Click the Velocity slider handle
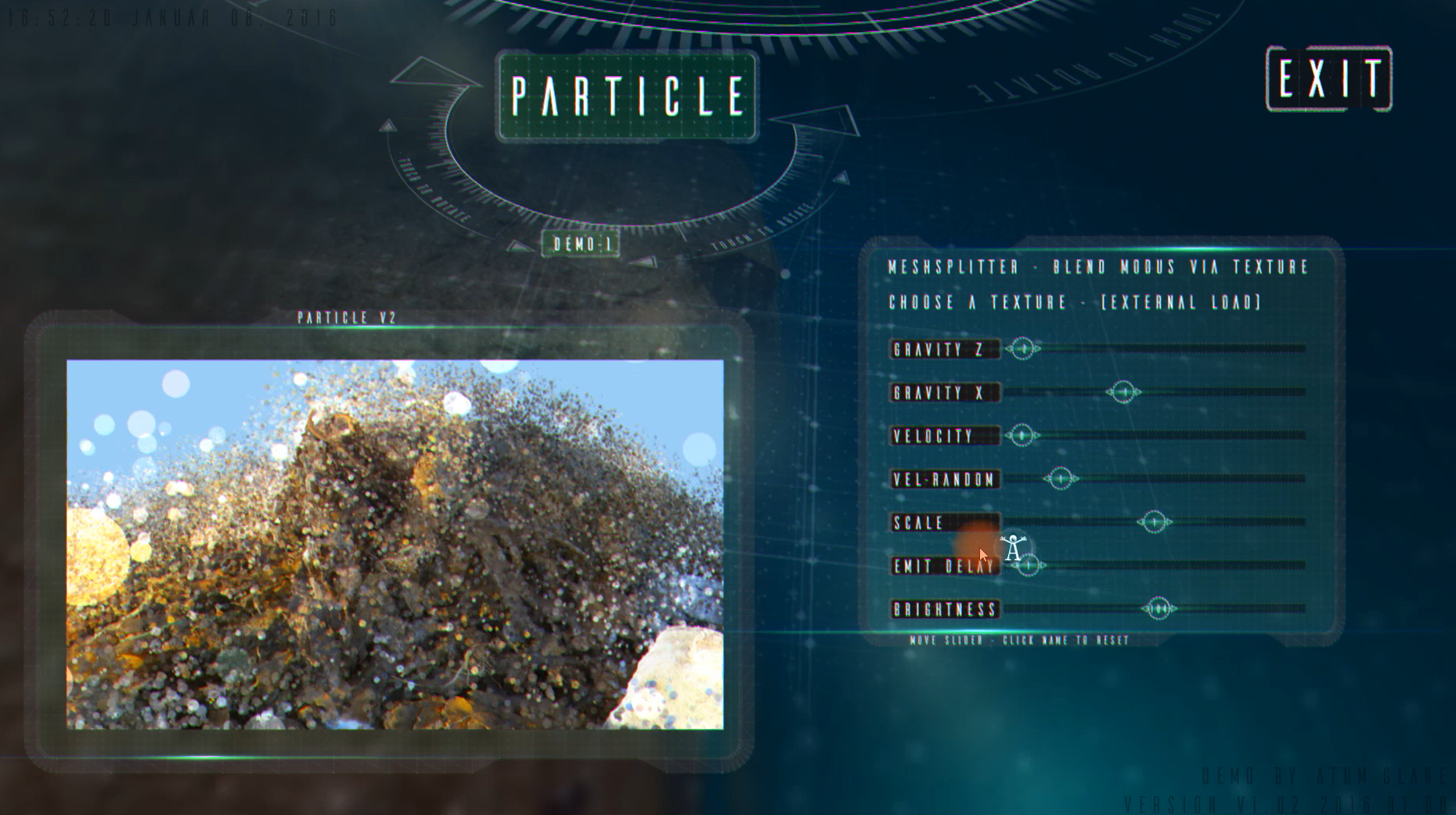 (1022, 435)
